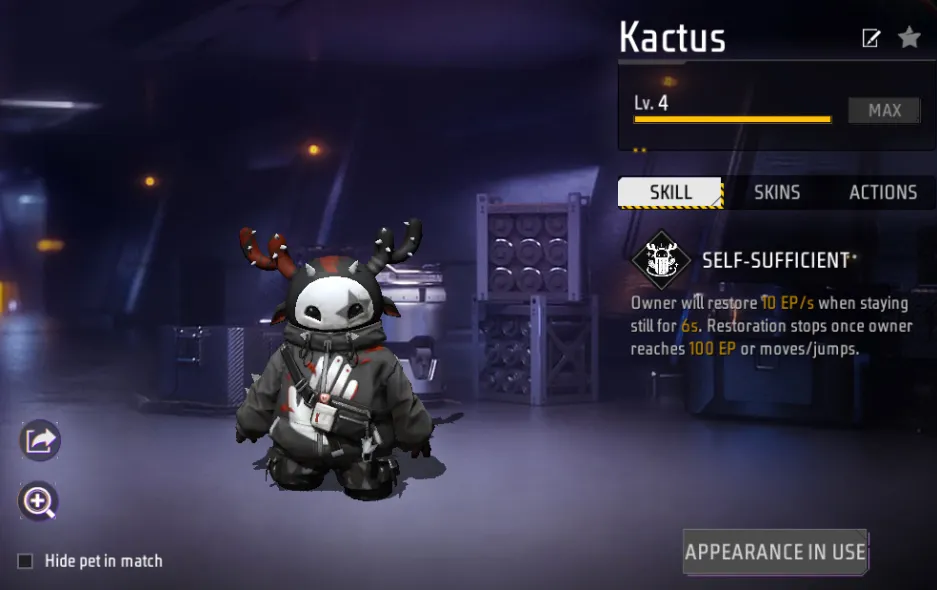Zoom in with the magnifier icon

click(x=40, y=501)
